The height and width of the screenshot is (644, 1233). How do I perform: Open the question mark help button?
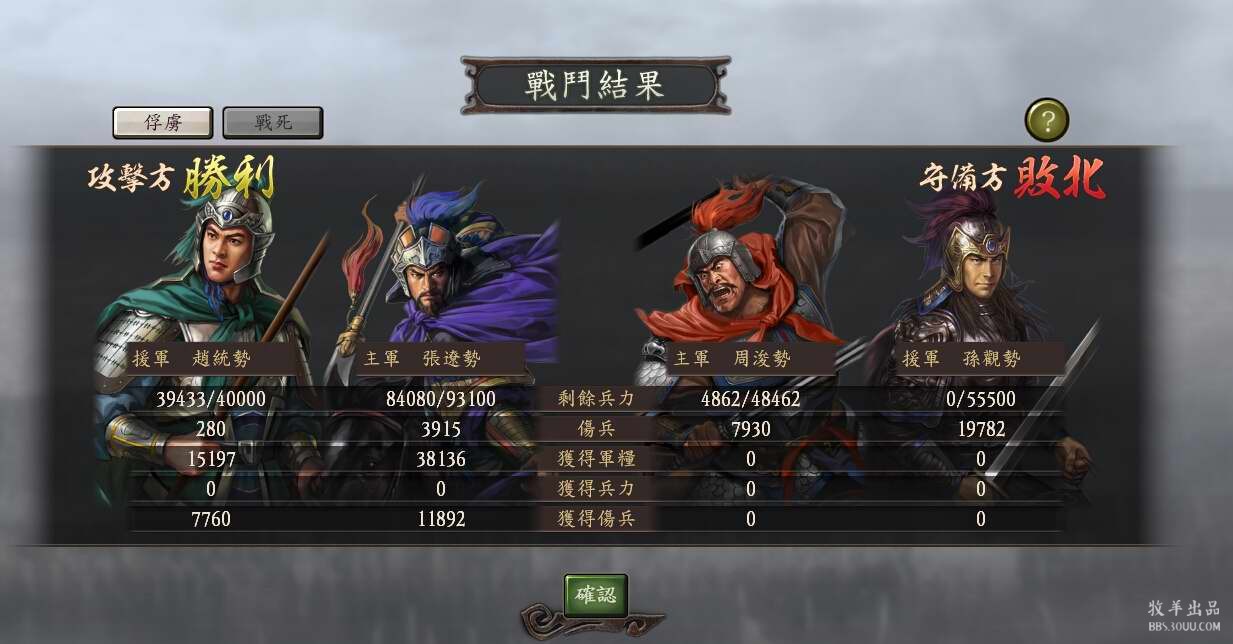pos(1047,121)
